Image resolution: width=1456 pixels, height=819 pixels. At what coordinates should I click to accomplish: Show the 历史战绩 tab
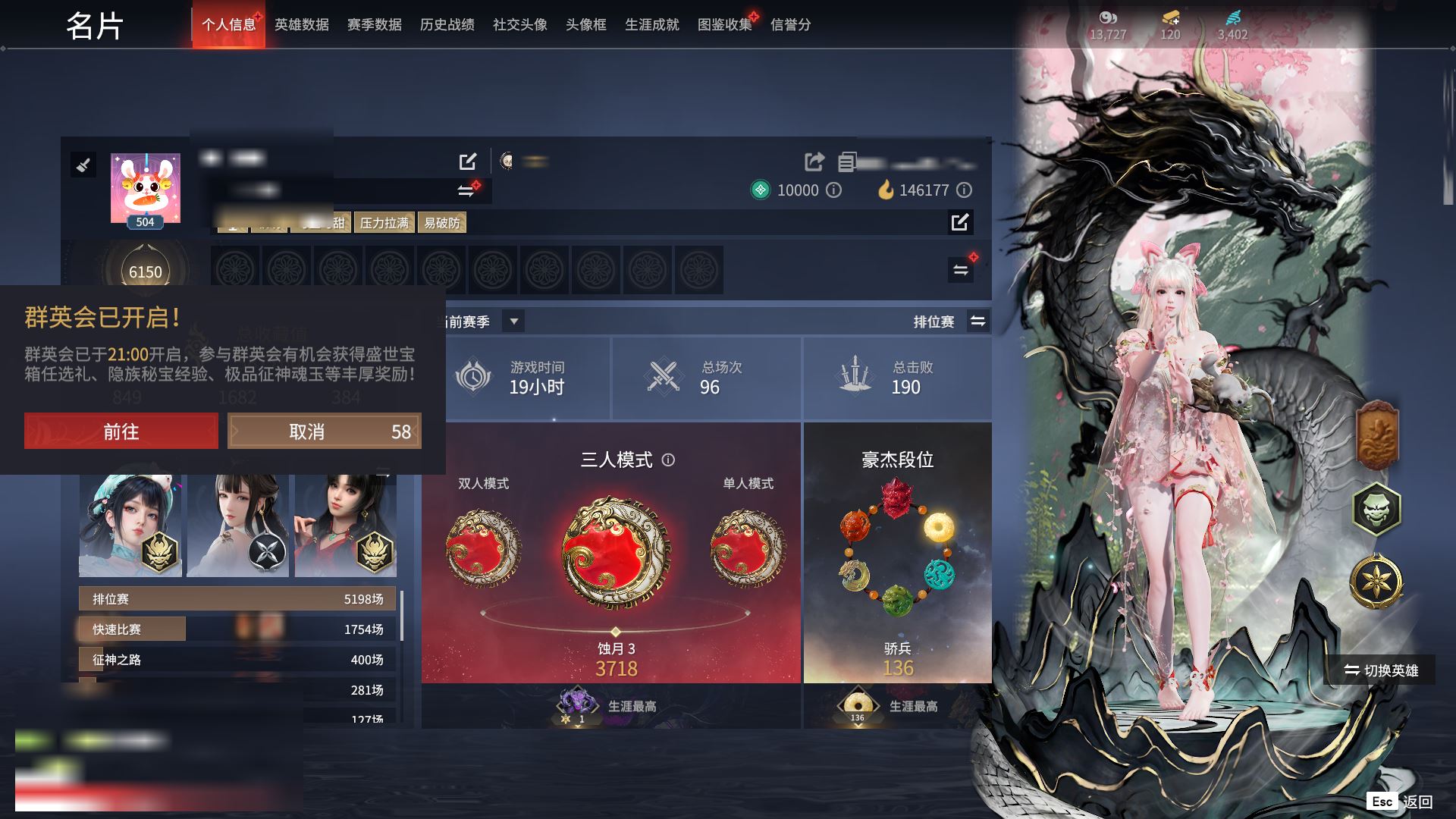[x=447, y=25]
